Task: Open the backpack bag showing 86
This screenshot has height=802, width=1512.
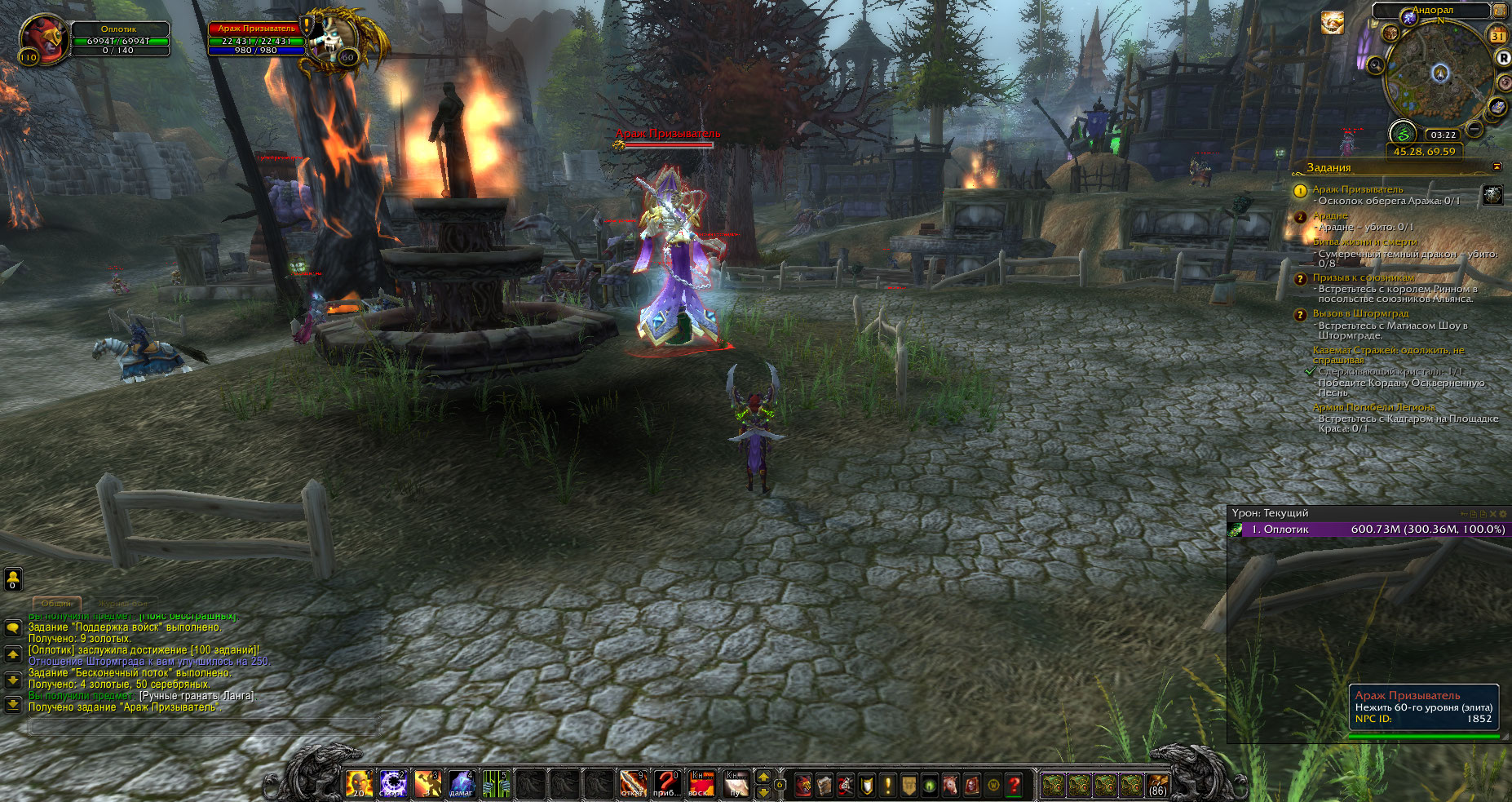Action: click(1156, 785)
